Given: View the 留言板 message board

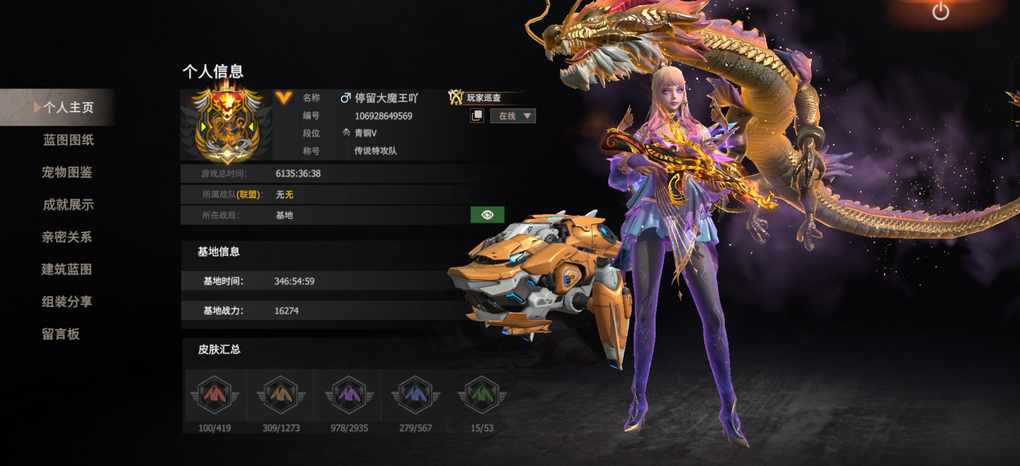Looking at the screenshot, I should [61, 334].
